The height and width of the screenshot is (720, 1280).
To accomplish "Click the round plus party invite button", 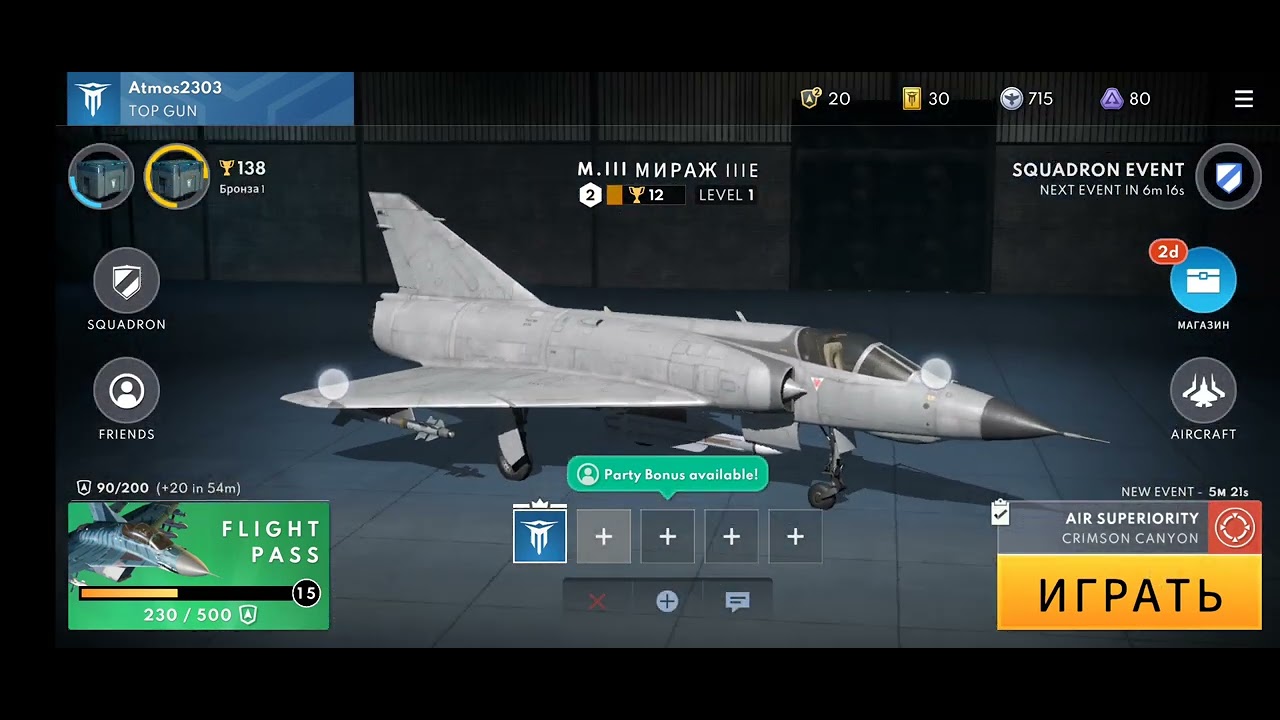I will click(667, 601).
